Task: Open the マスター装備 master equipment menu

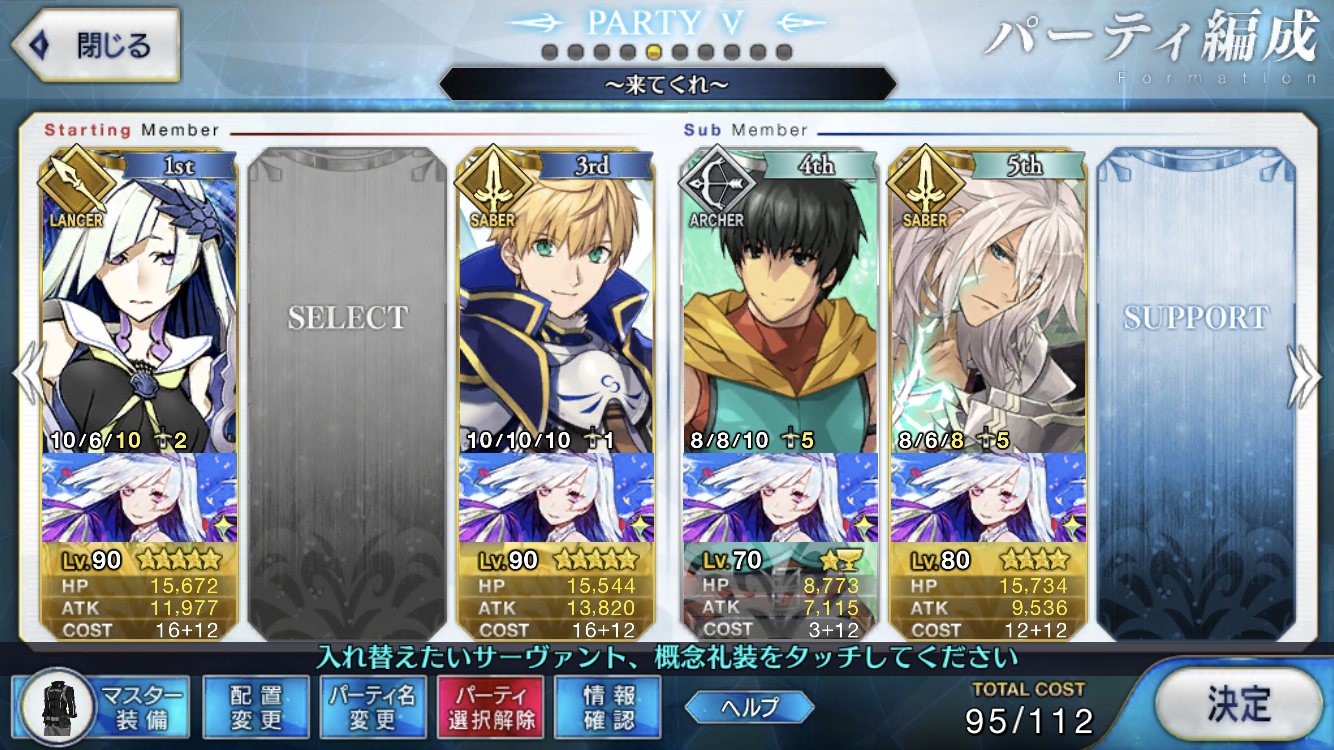Action: click(x=103, y=706)
